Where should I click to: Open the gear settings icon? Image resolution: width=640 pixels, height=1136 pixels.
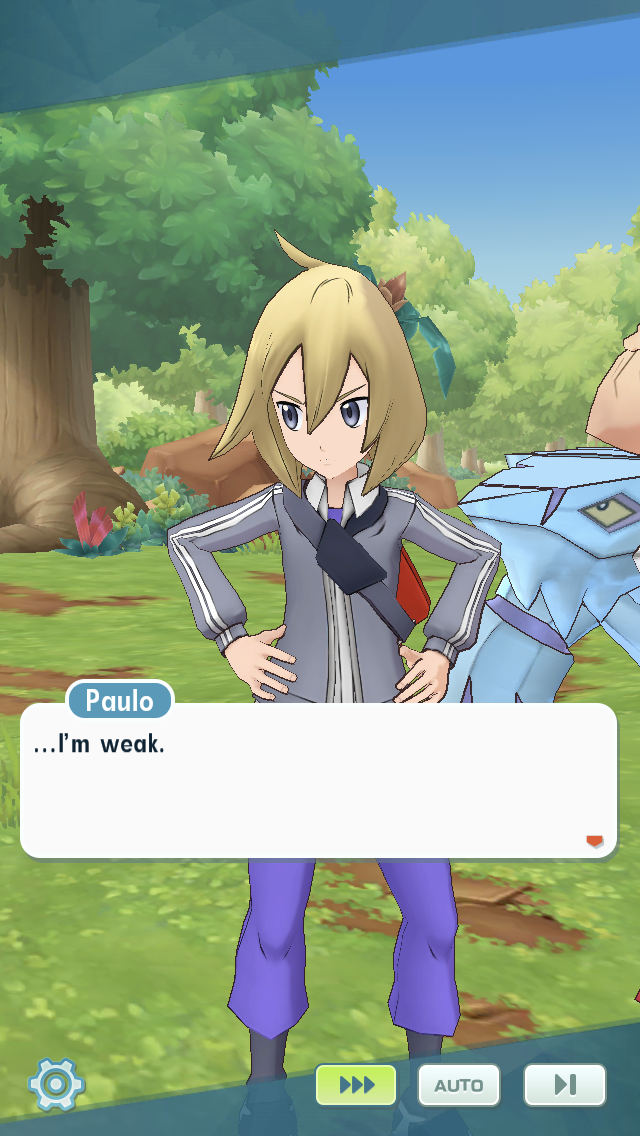(56, 1084)
